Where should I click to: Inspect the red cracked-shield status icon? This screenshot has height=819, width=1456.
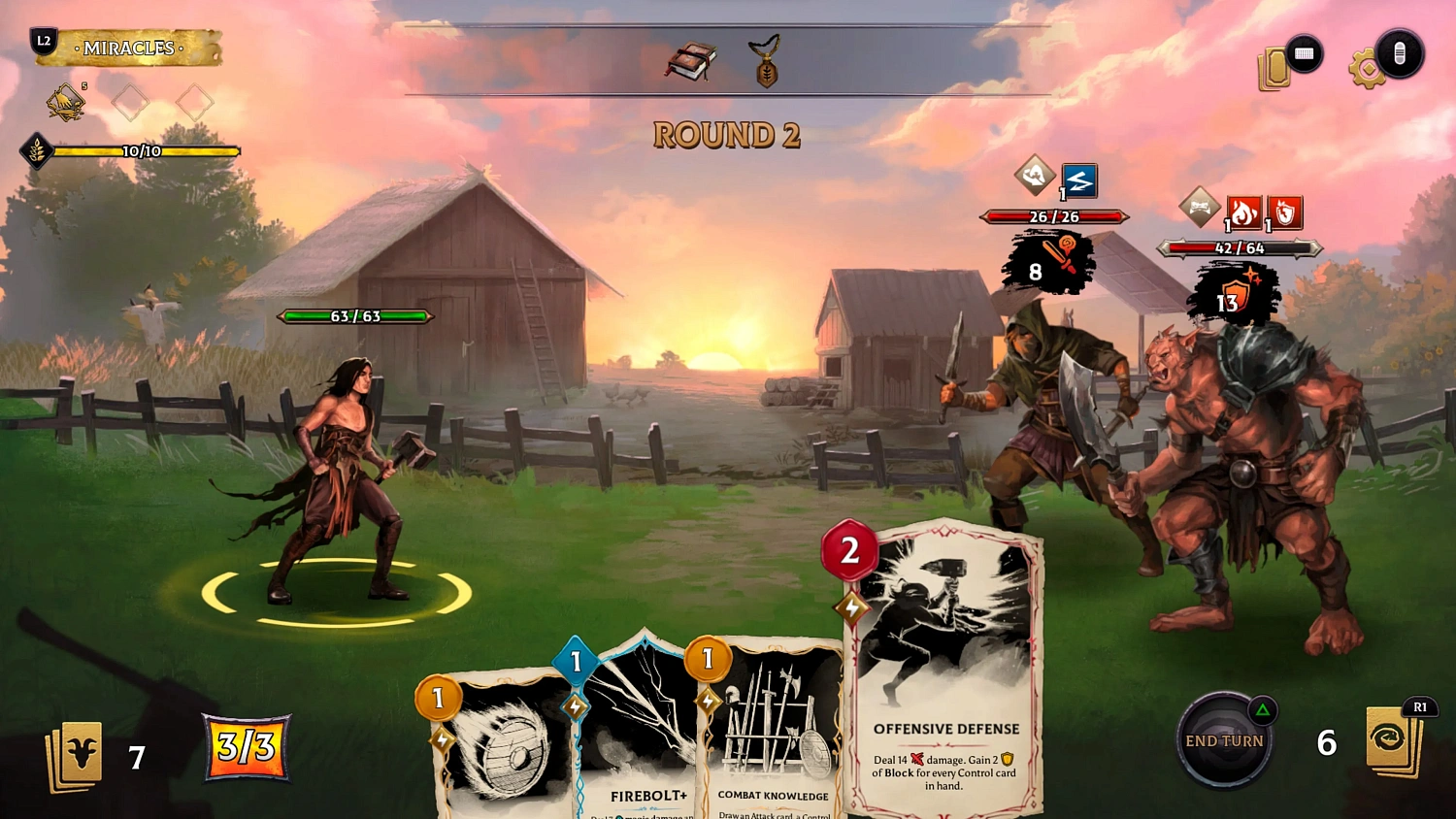[1285, 212]
